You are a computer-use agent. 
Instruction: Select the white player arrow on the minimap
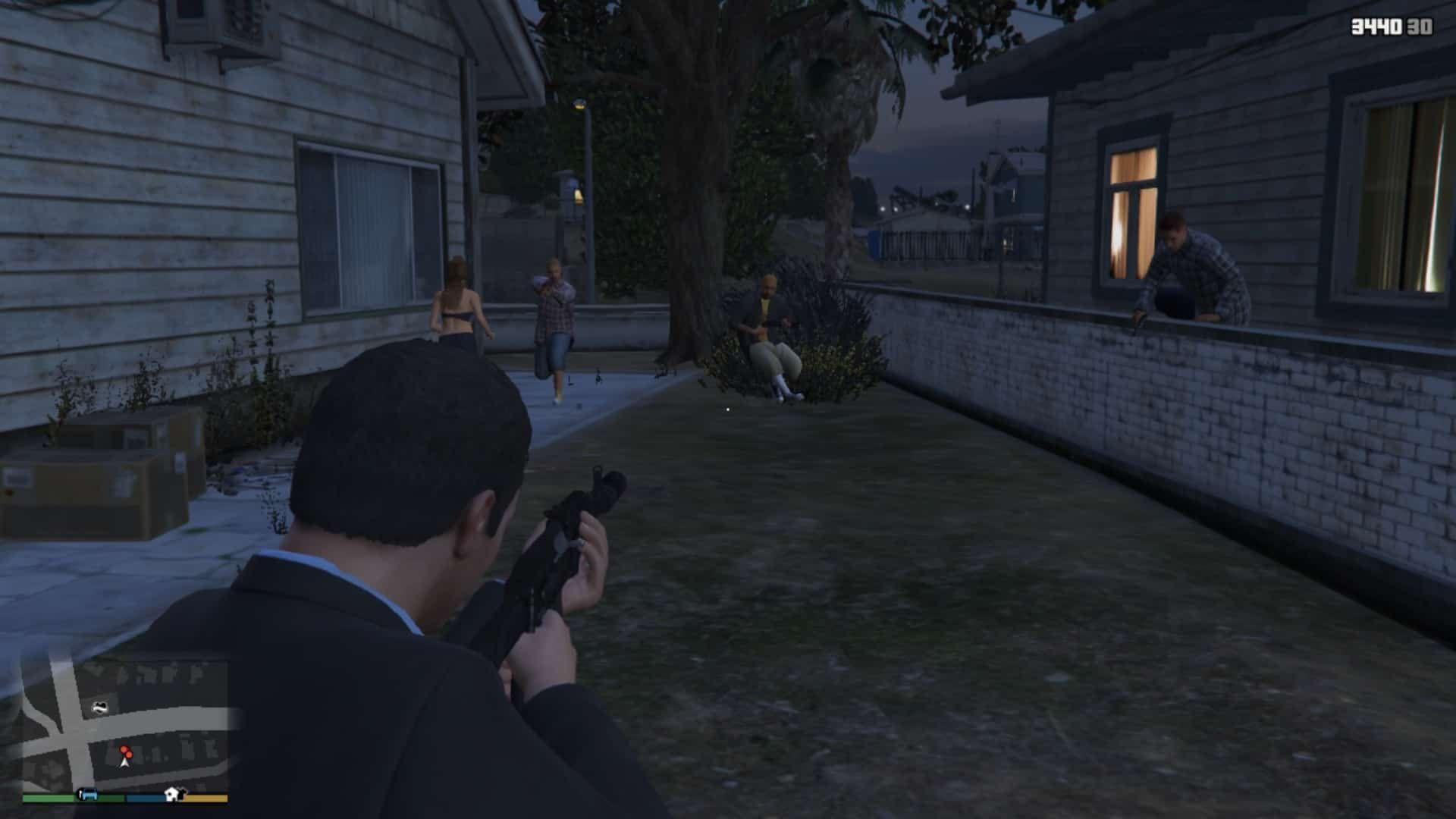[x=124, y=764]
